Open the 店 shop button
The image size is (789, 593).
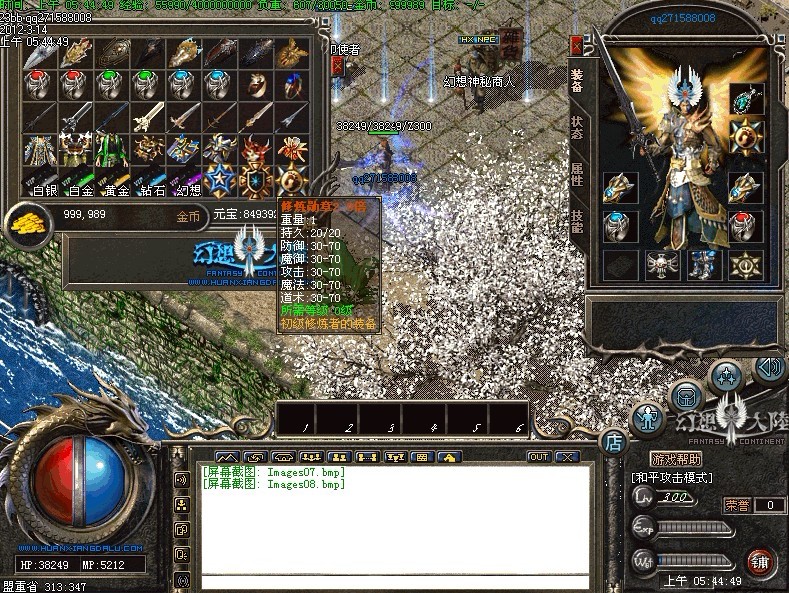coord(613,441)
